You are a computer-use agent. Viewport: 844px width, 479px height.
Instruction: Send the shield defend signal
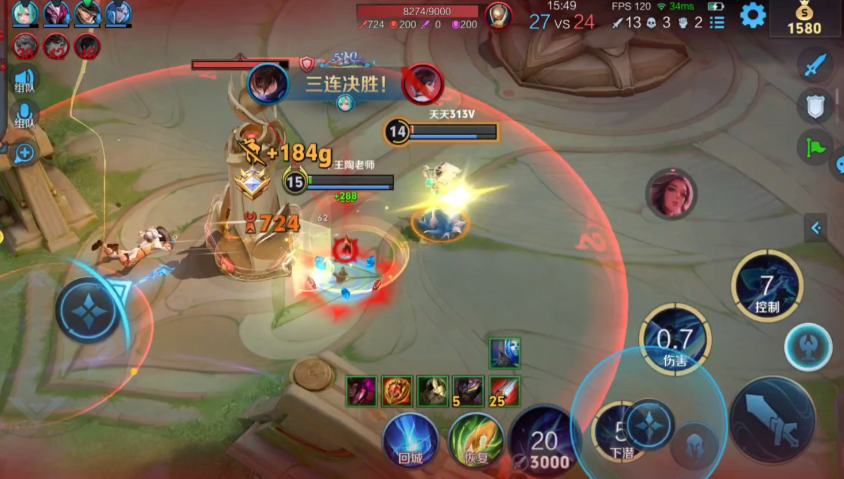pyautogui.click(x=816, y=106)
